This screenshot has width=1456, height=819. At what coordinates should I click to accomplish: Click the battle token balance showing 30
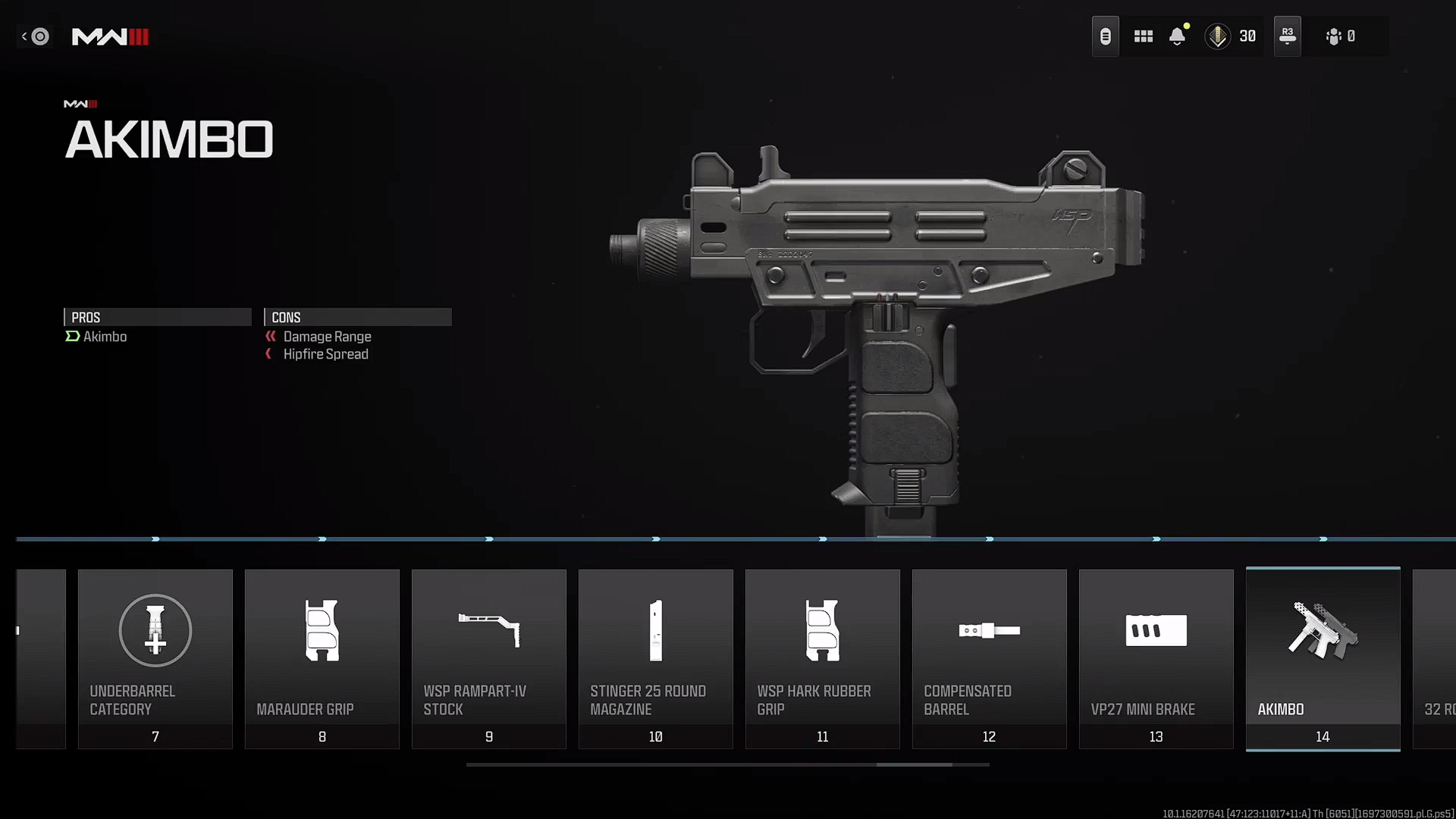click(1231, 36)
